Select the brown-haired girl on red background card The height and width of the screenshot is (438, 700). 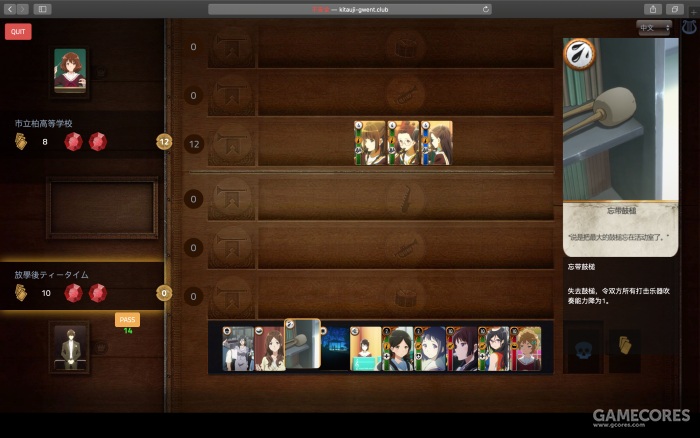269,348
